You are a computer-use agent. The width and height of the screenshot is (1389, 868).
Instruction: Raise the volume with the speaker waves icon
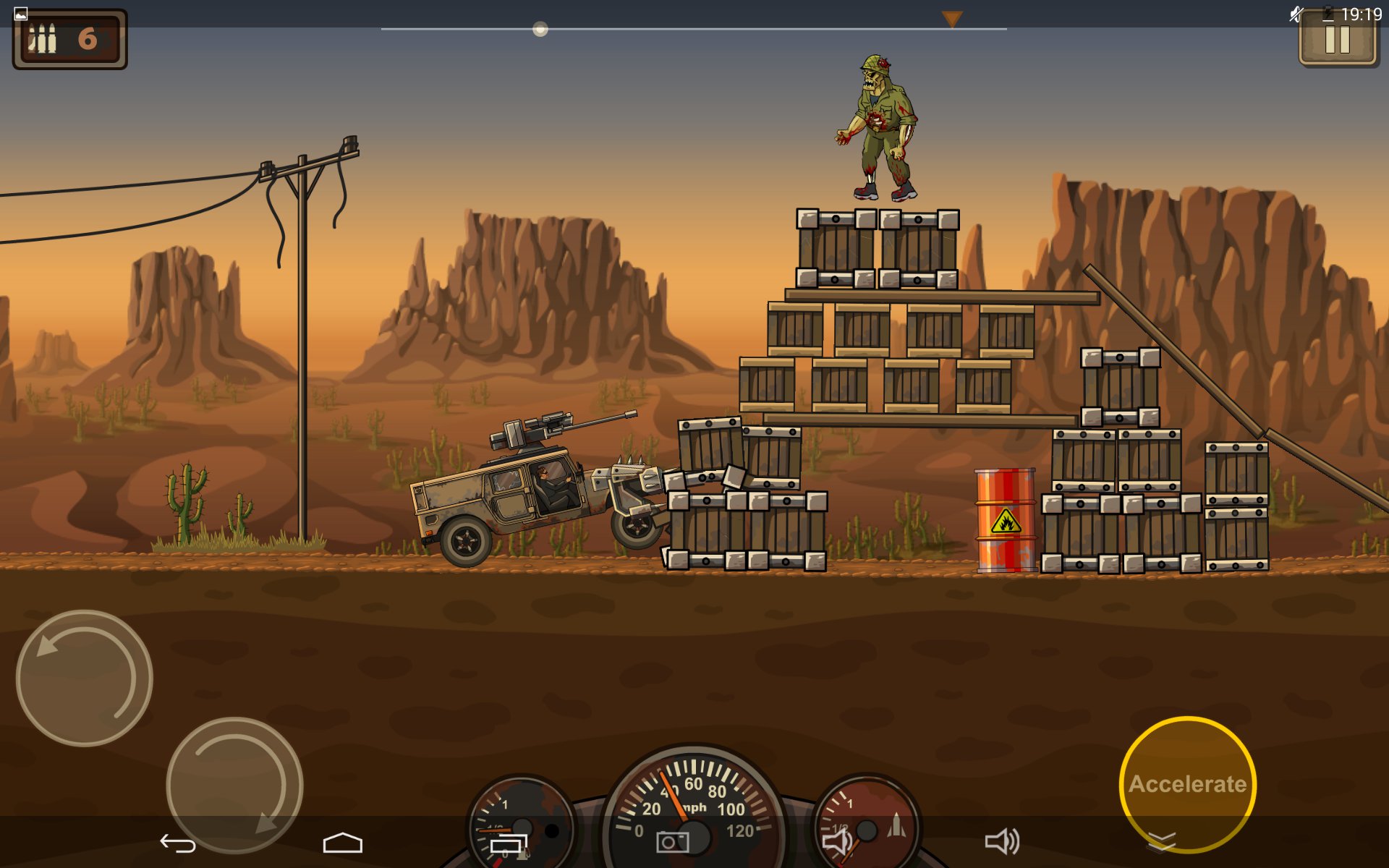(1002, 841)
